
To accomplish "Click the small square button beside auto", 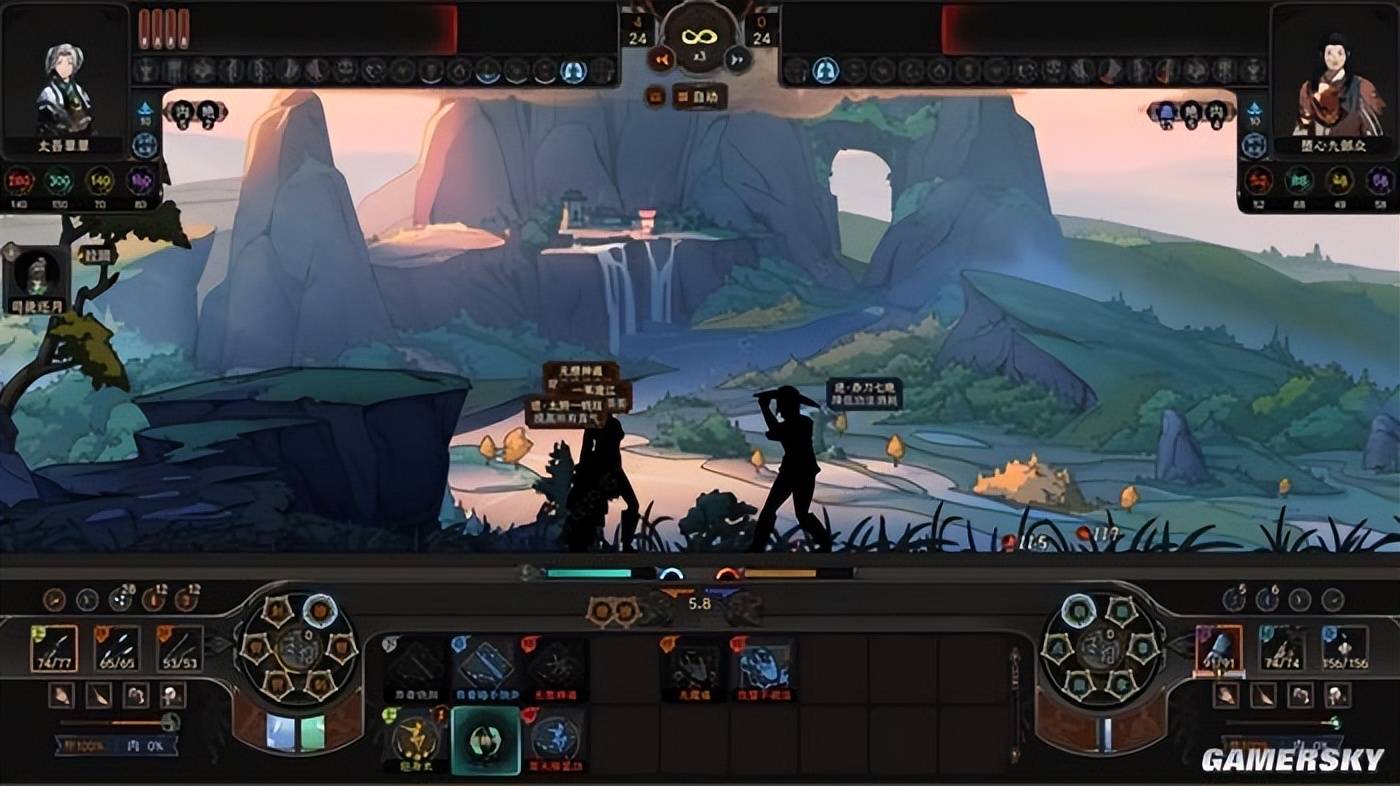I will (x=656, y=97).
